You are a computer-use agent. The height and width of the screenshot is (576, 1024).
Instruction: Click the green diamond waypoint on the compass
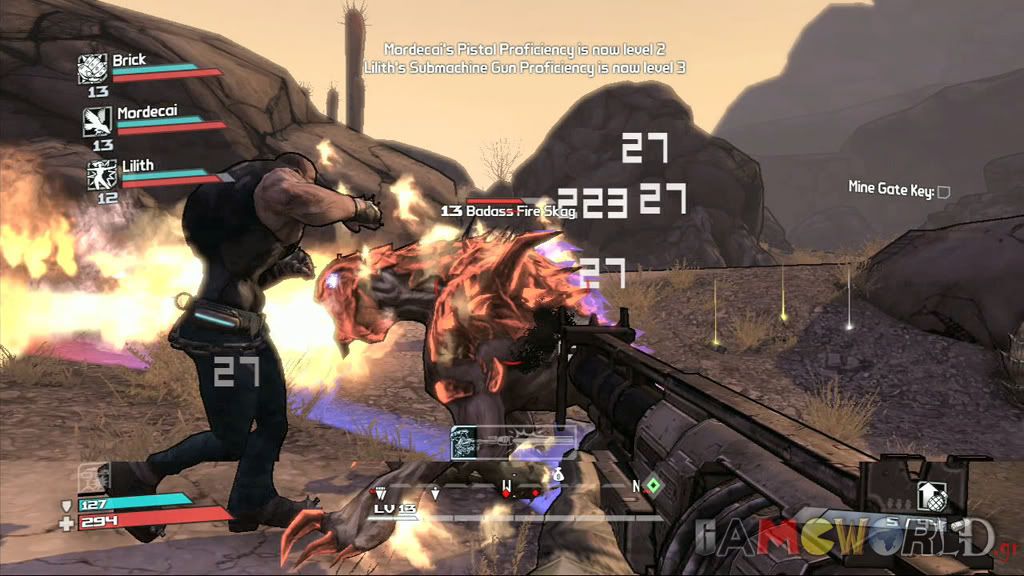[x=652, y=486]
